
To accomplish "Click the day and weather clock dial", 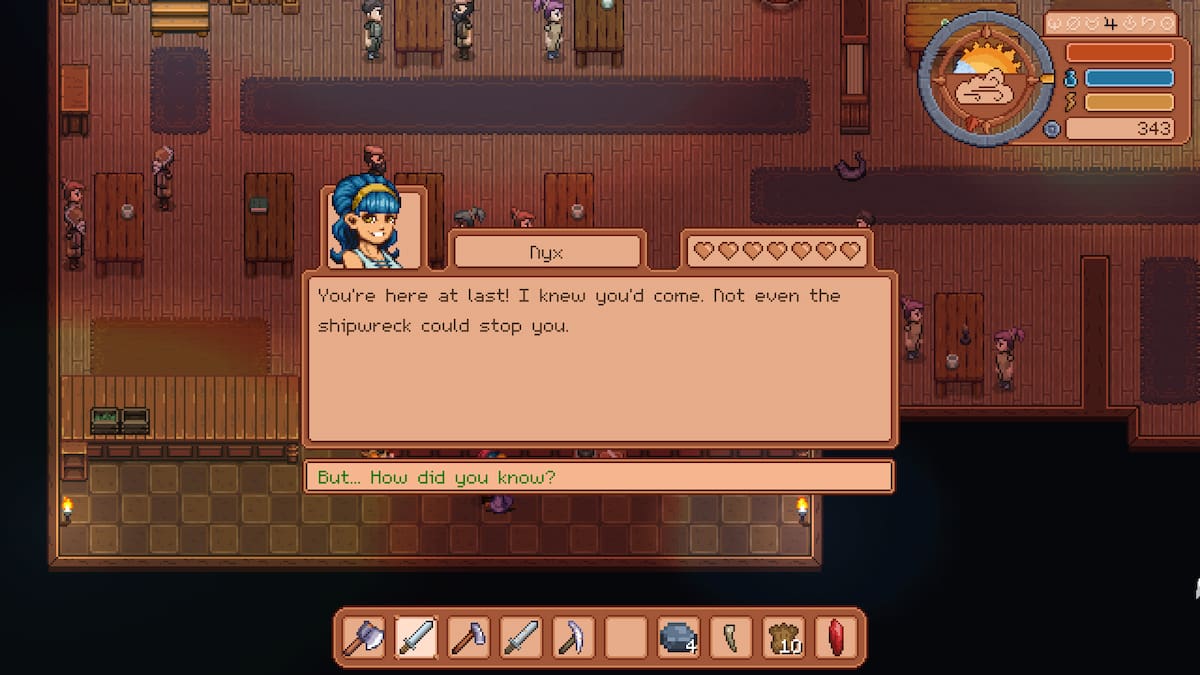I will point(985,77).
